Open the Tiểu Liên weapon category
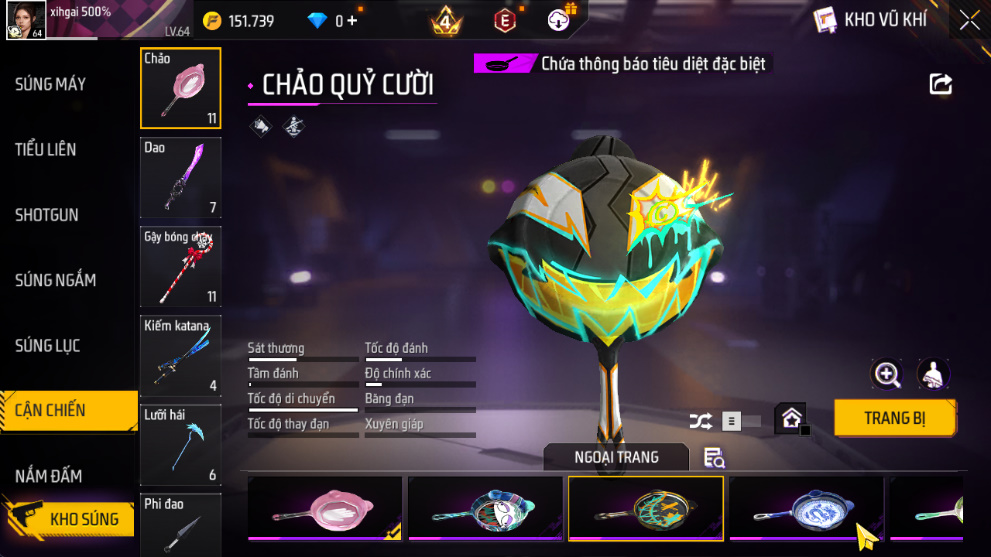 pyautogui.click(x=46, y=149)
